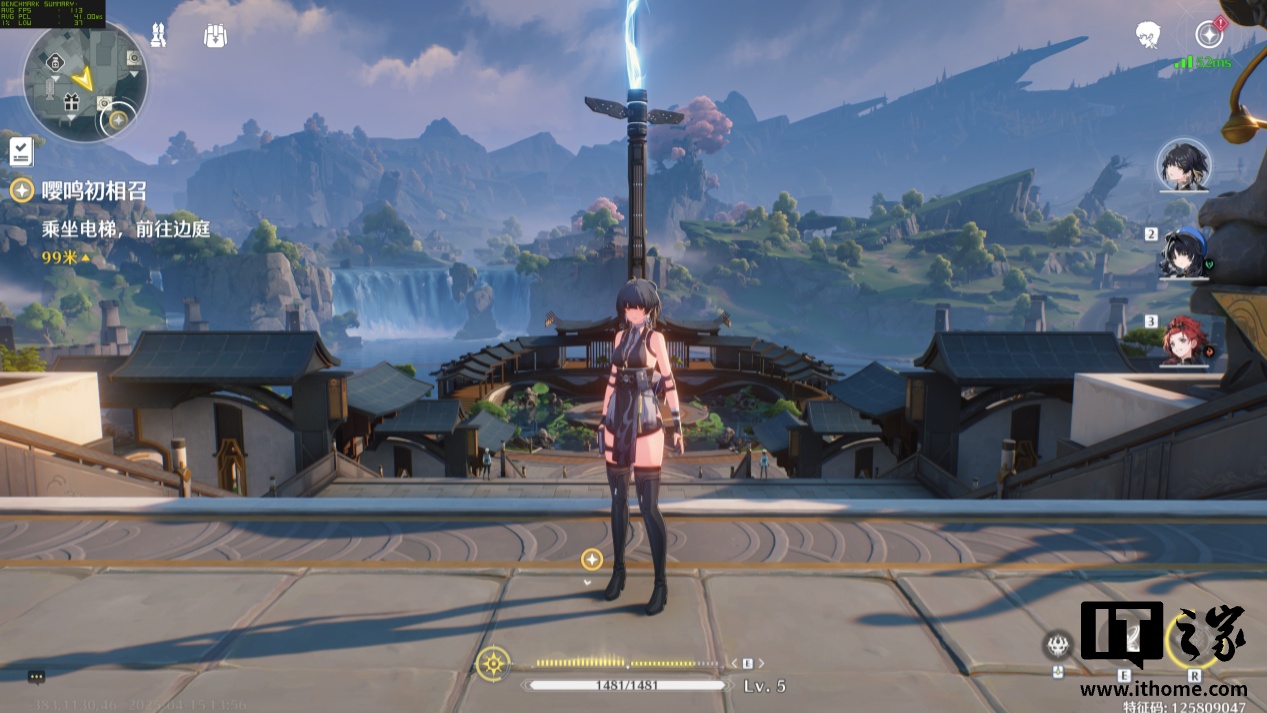Open the star compass icon with red alert

click(1209, 35)
